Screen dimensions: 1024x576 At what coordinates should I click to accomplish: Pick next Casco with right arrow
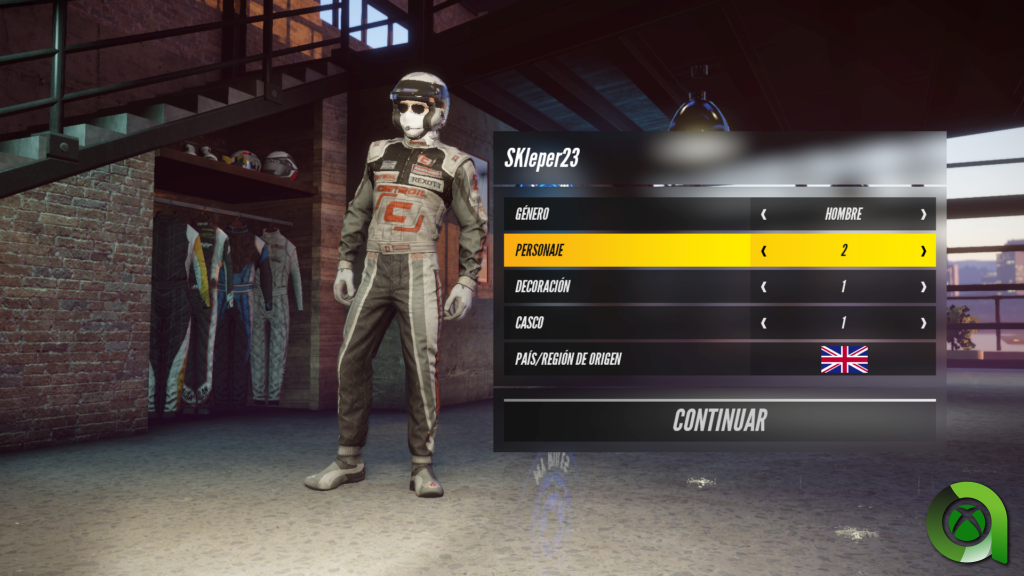click(923, 323)
